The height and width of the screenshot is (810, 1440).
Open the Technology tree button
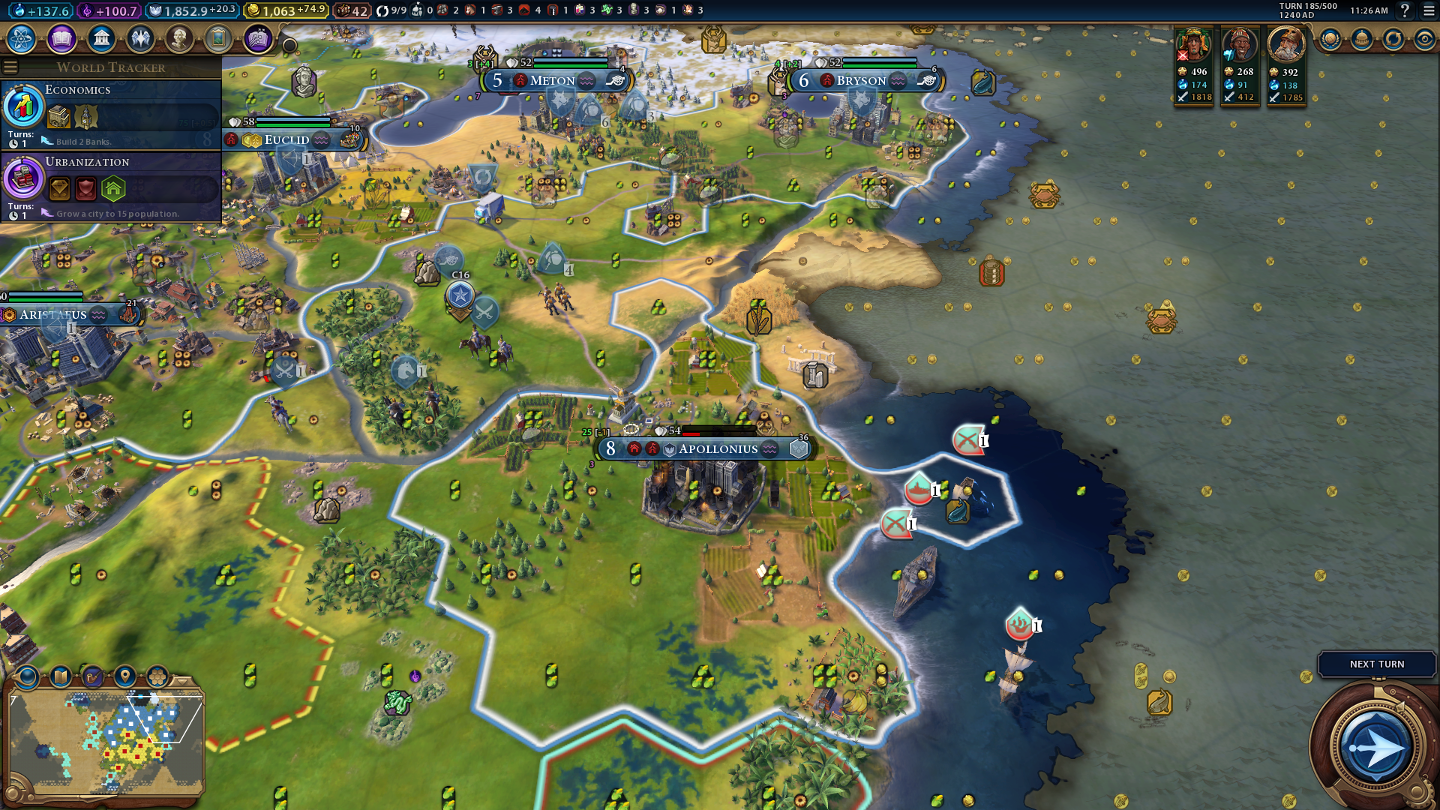tap(22, 39)
